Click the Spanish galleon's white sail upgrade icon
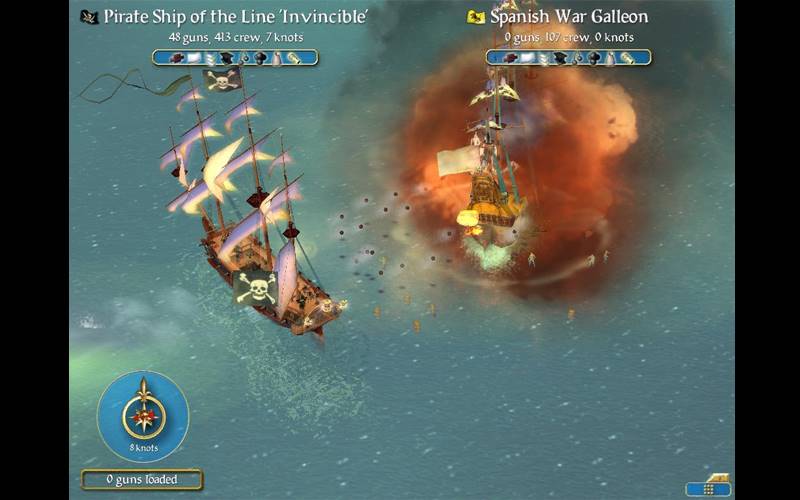 pyautogui.click(x=527, y=58)
